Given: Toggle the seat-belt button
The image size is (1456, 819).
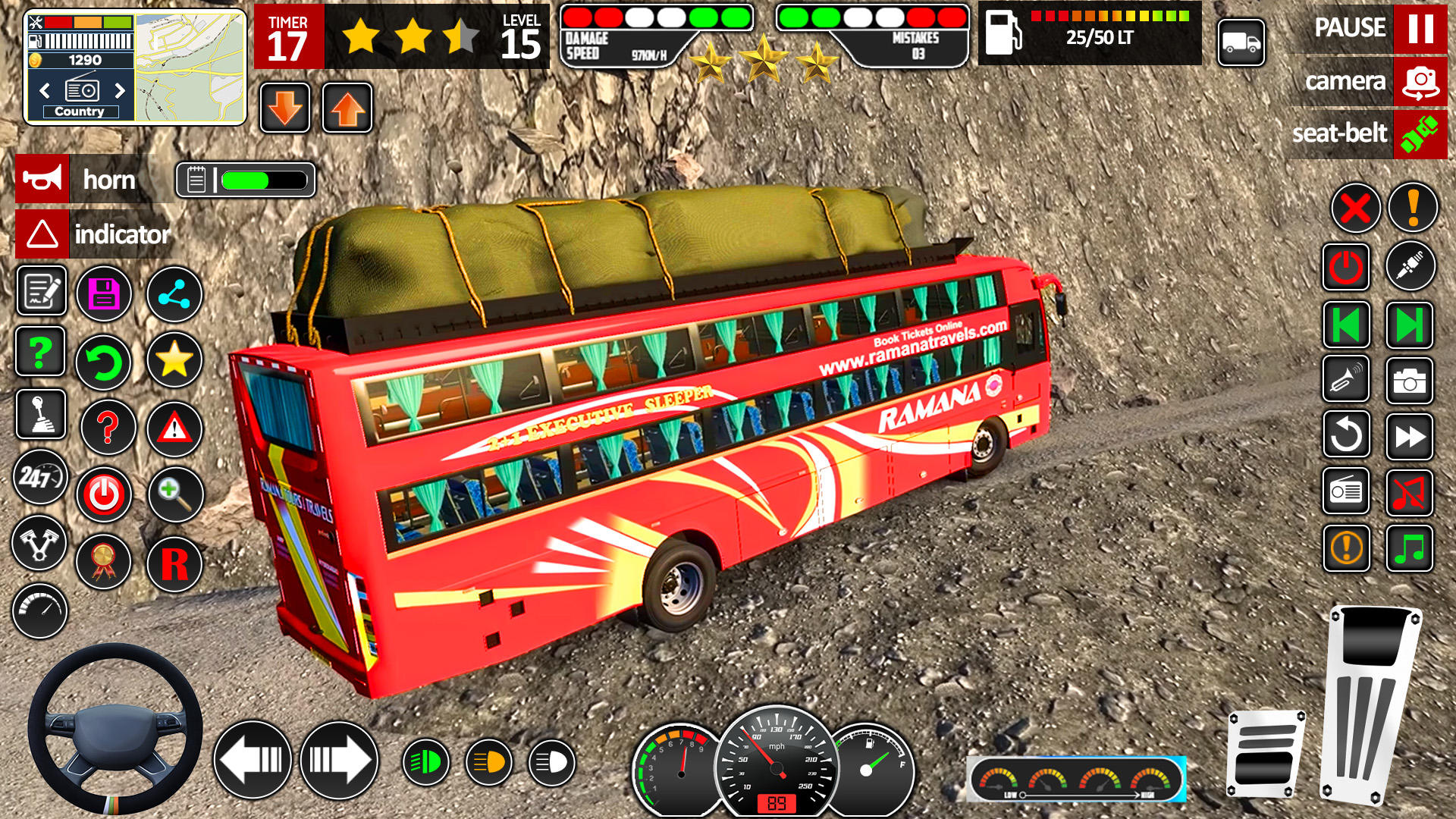Looking at the screenshot, I should tap(1420, 134).
